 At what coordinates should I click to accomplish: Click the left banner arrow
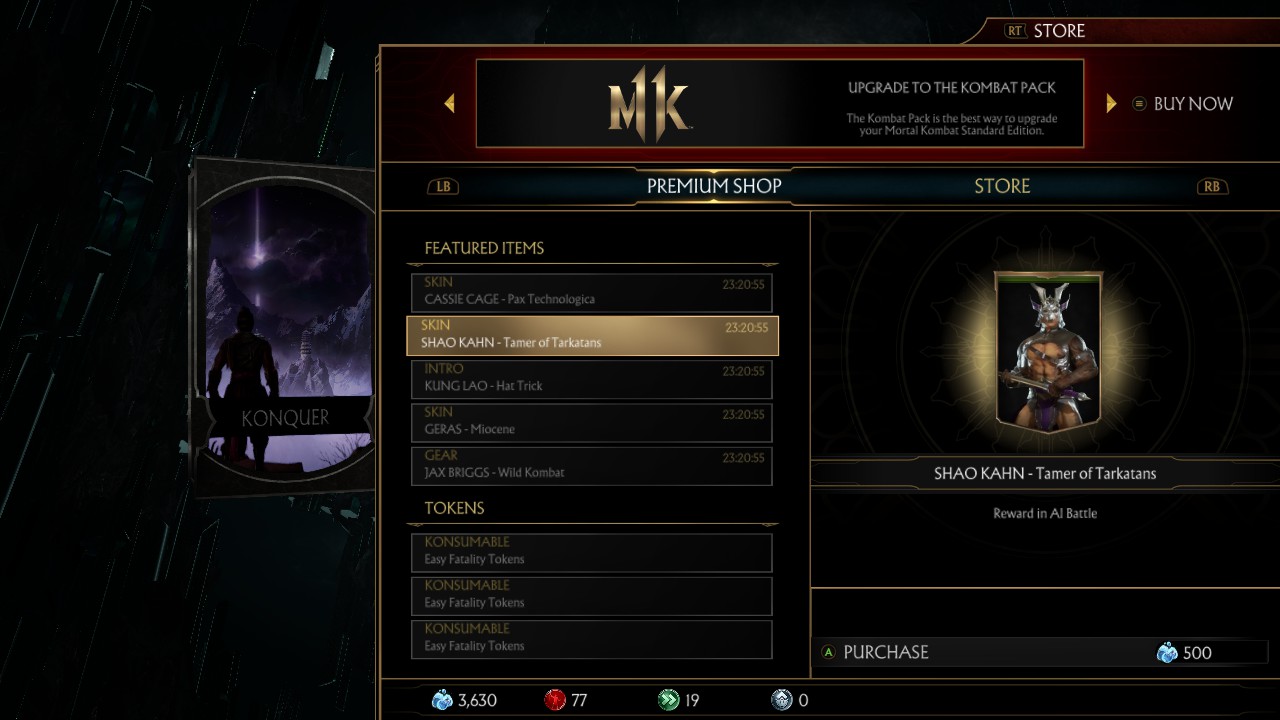pos(449,103)
